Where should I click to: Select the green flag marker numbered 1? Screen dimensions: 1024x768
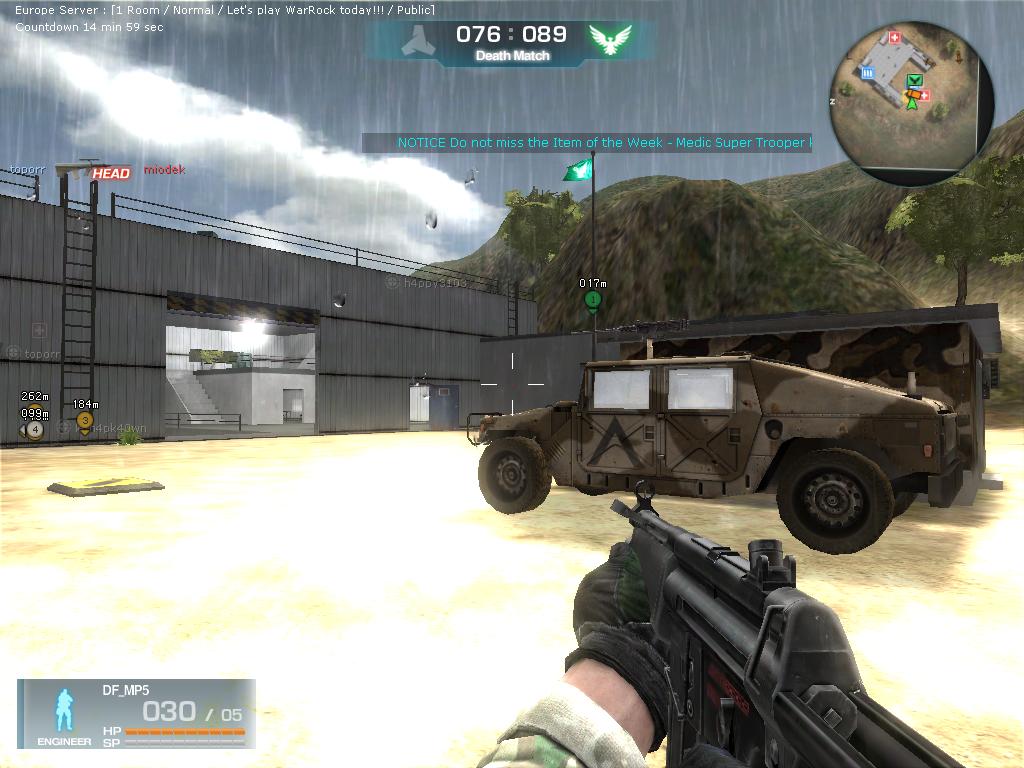tap(593, 299)
